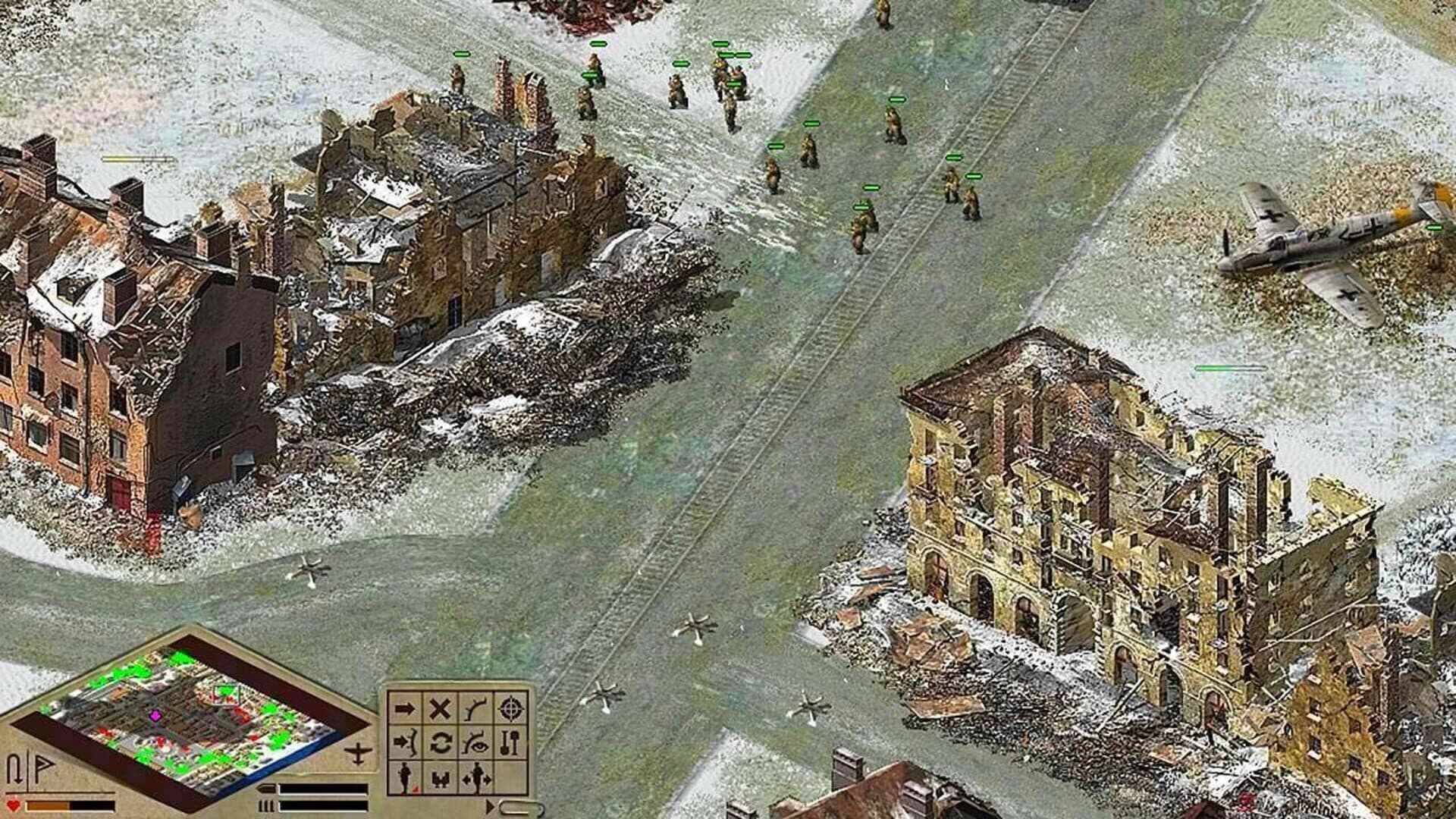Activate the Ambush eye icon
Viewport: 1456px width, 819px height.
pos(475,743)
